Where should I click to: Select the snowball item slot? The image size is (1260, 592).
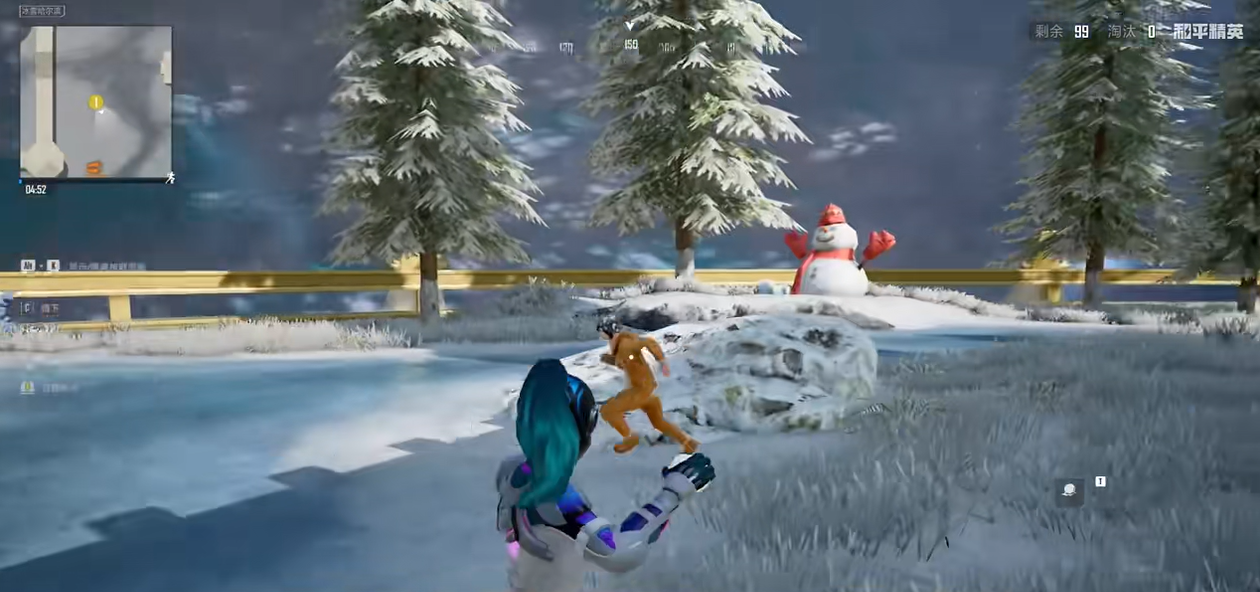click(x=1070, y=491)
